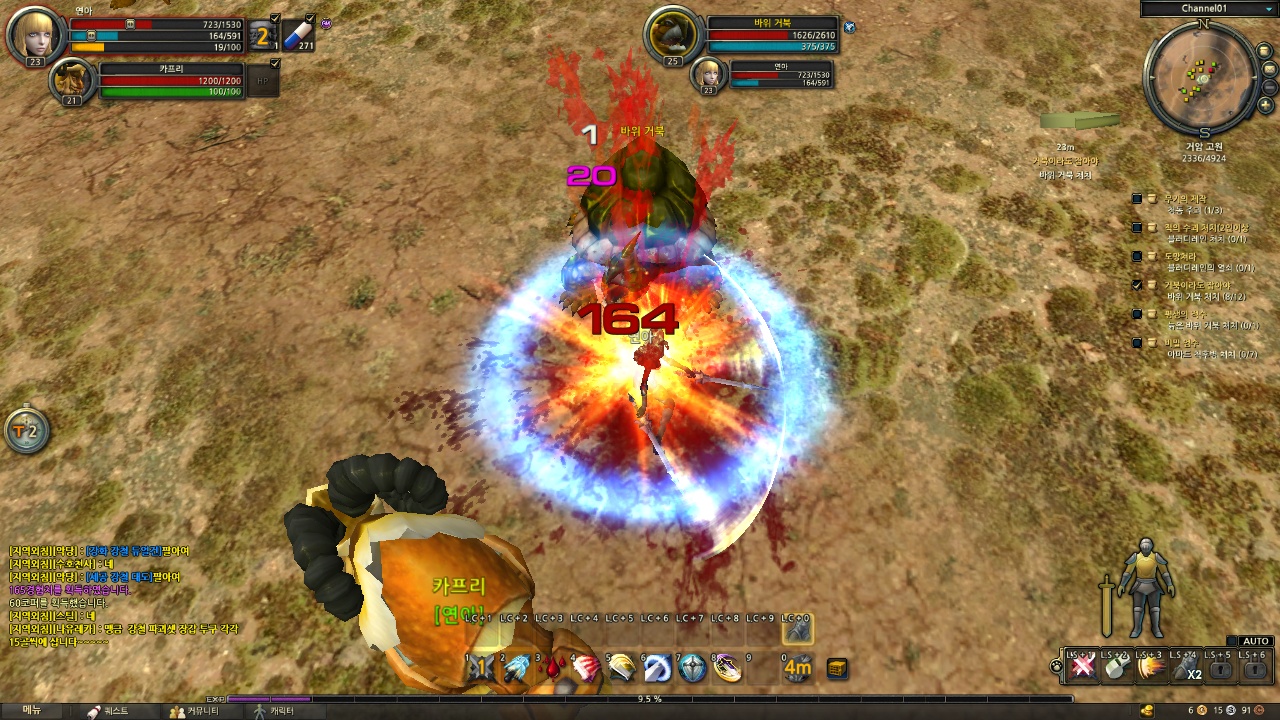1280x720 pixels.
Task: Activate the round shield skill in slot 7
Action: [692, 669]
